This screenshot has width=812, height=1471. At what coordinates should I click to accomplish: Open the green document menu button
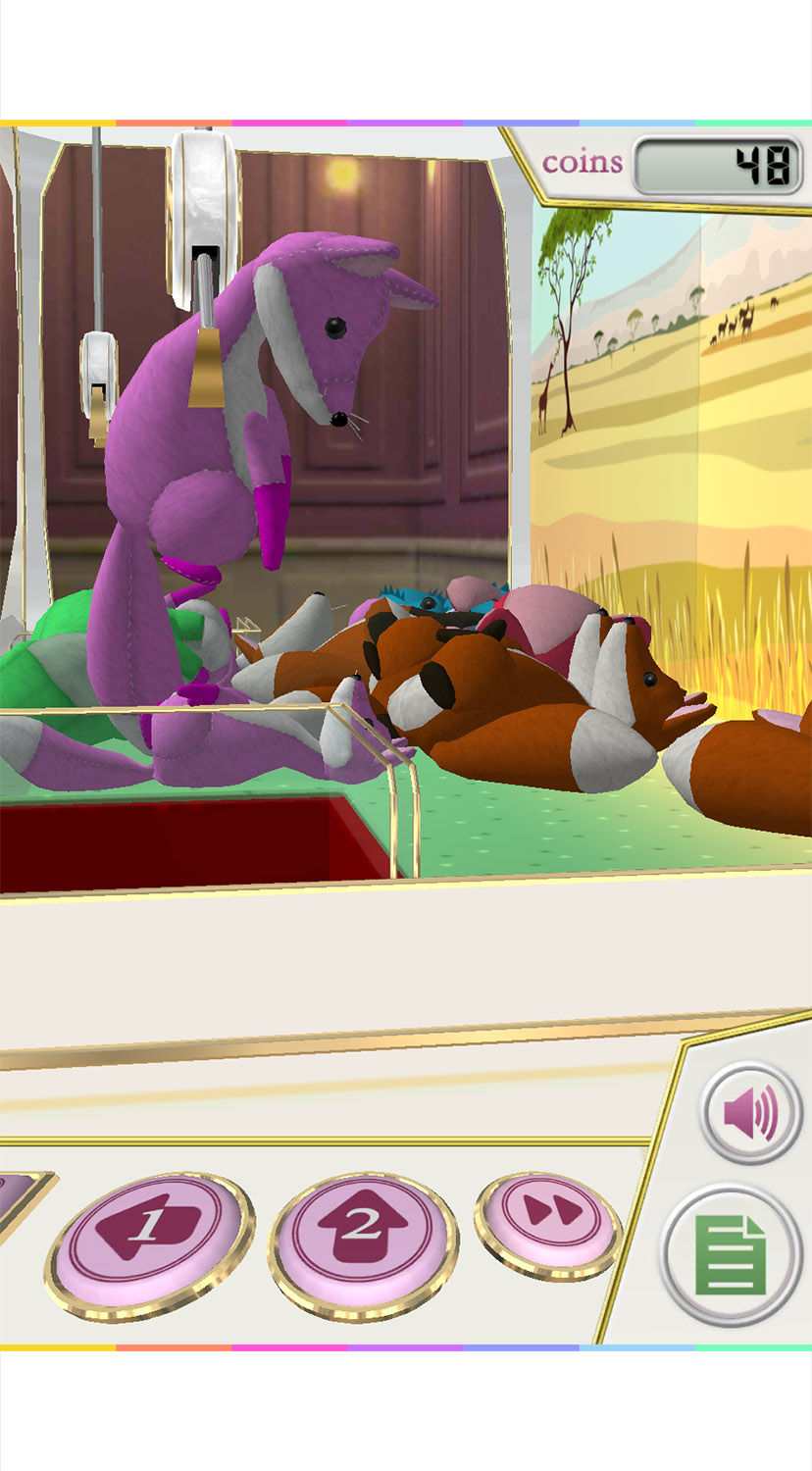tap(731, 1255)
